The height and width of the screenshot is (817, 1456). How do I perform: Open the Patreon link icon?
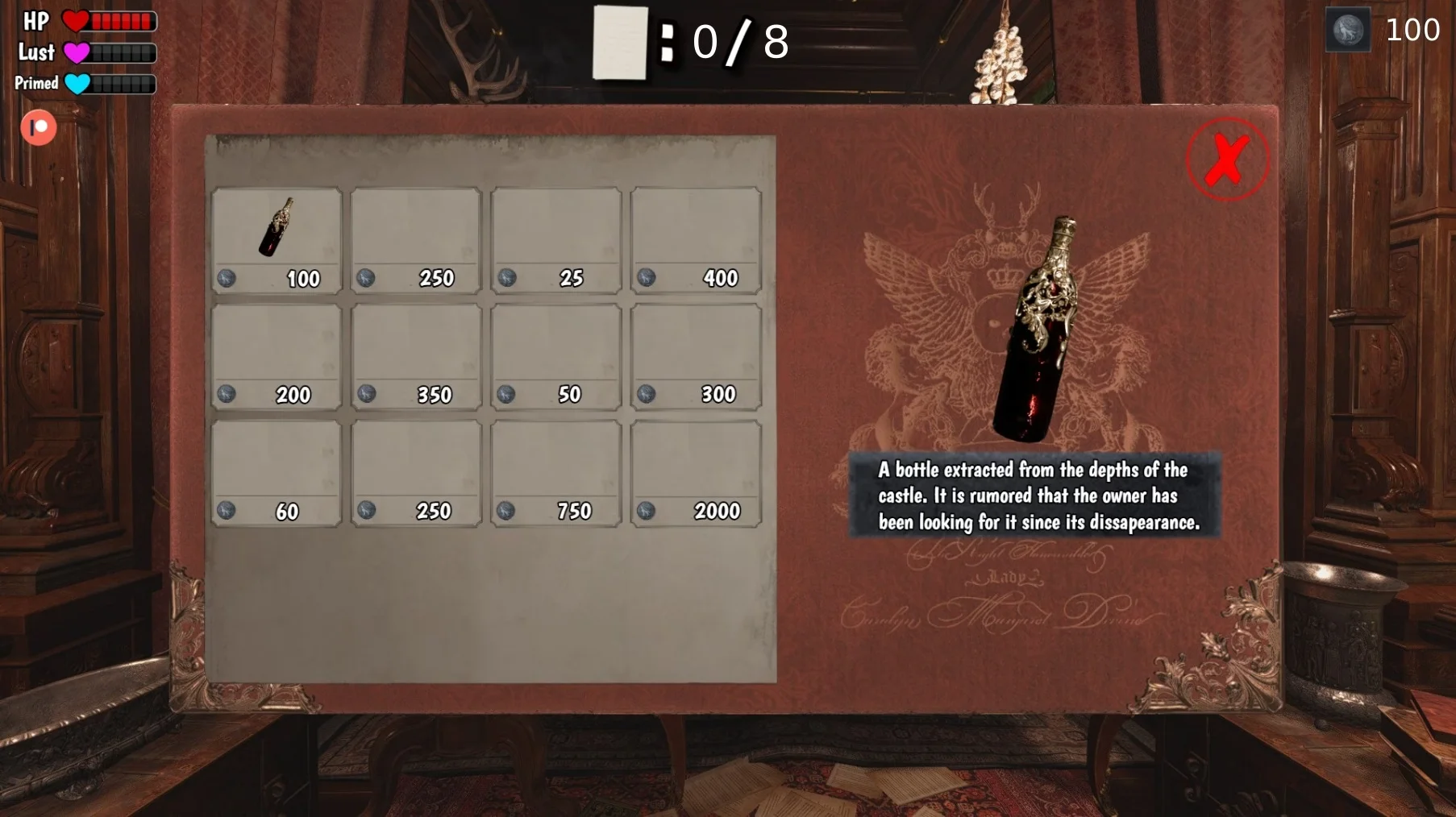tap(39, 127)
